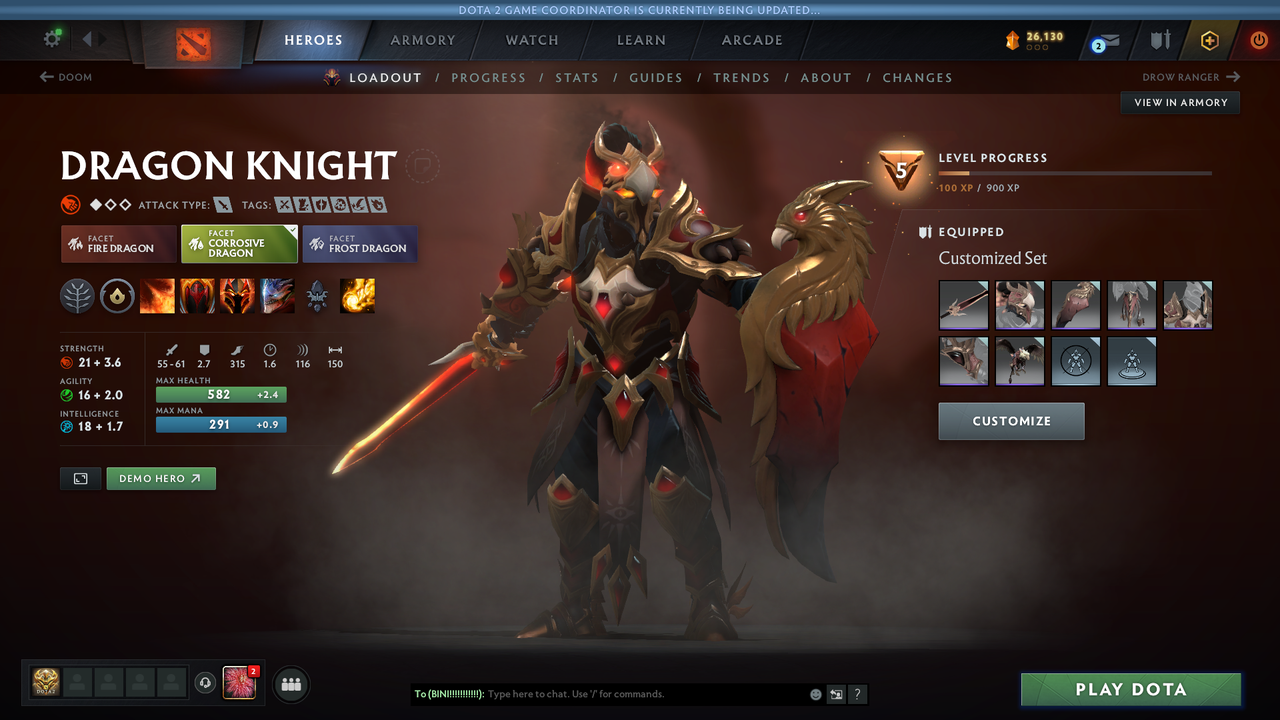The height and width of the screenshot is (720, 1280).
Task: Go back to Doom with the left arrow
Action: click(x=47, y=76)
